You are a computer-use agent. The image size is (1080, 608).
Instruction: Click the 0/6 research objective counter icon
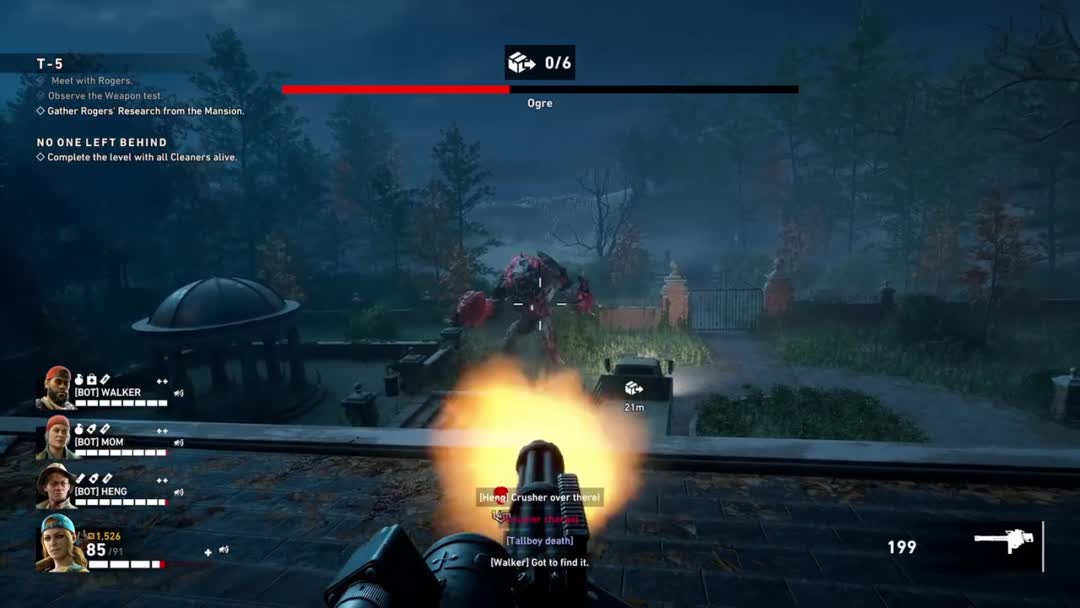point(521,63)
